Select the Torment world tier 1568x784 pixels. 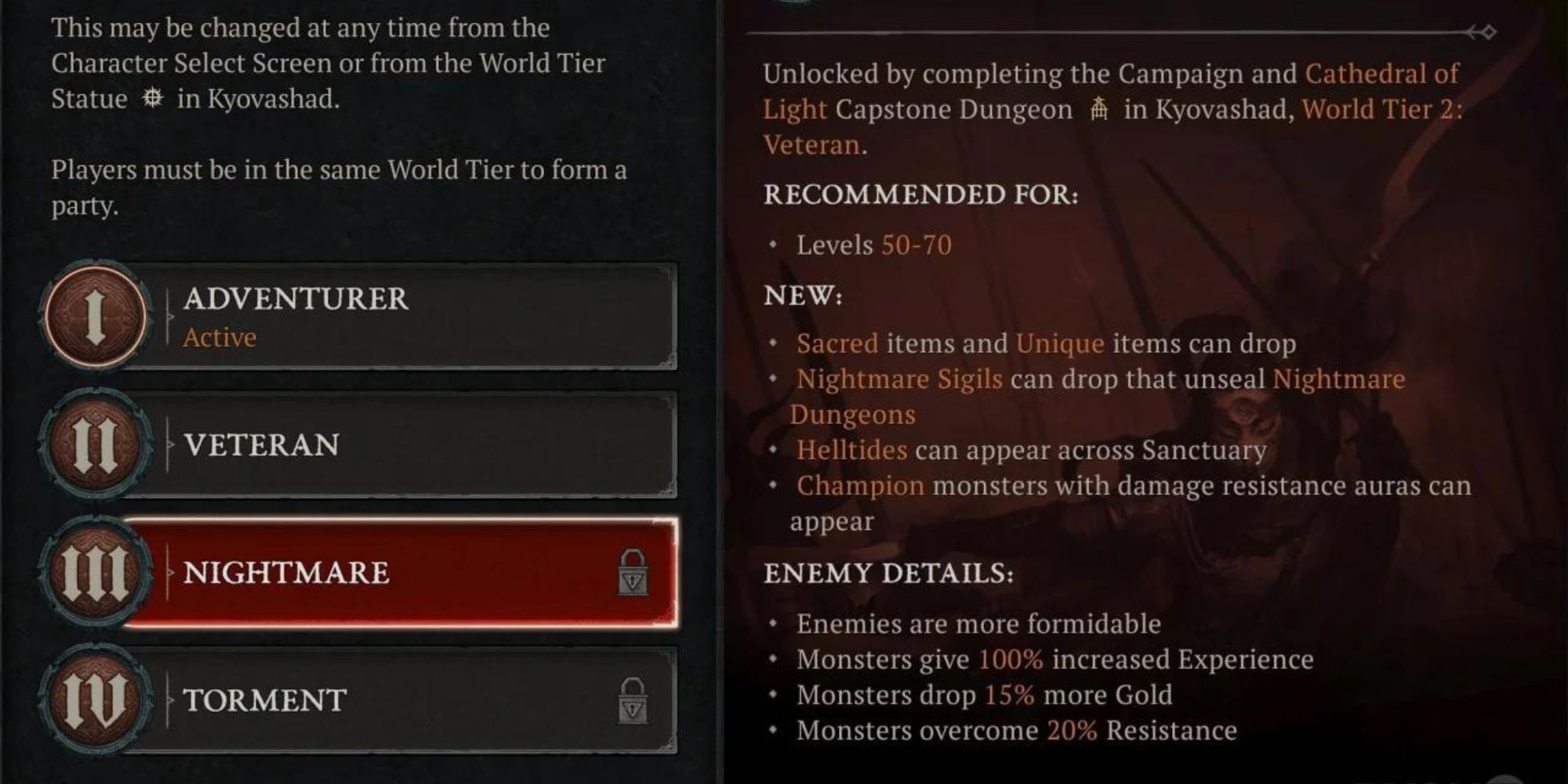click(x=392, y=698)
